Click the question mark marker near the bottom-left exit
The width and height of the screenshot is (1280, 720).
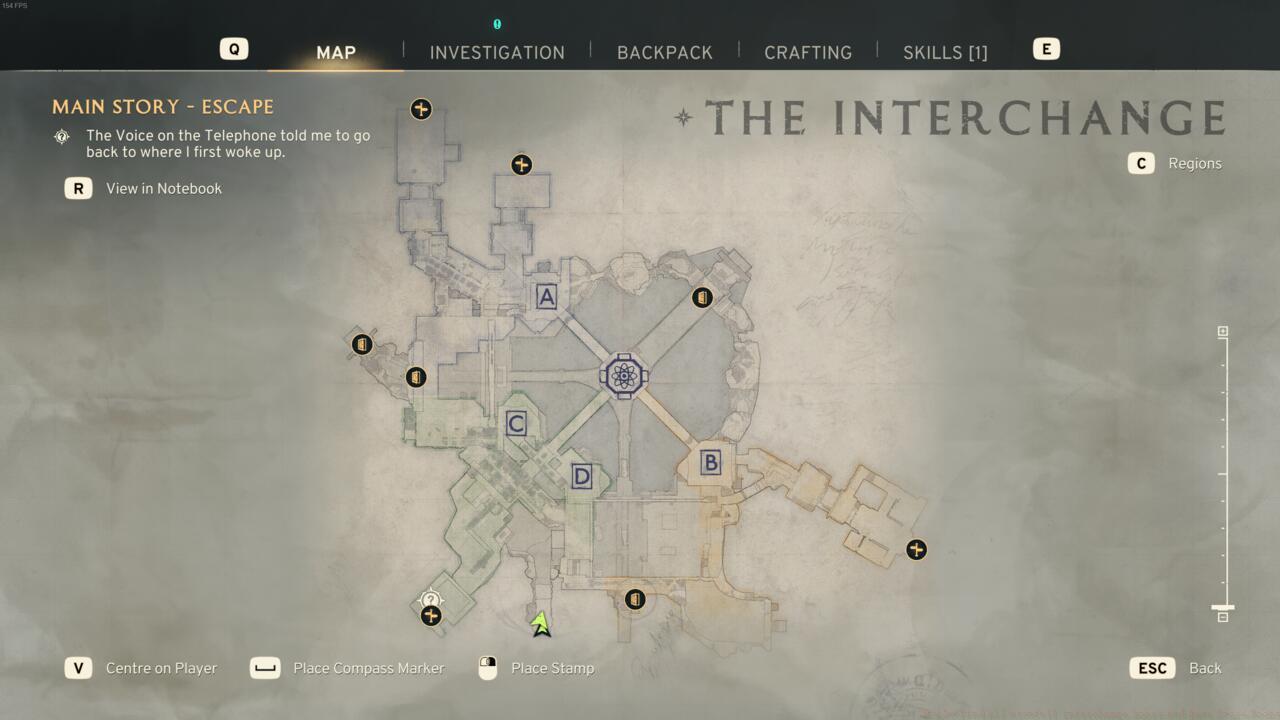pos(429,600)
